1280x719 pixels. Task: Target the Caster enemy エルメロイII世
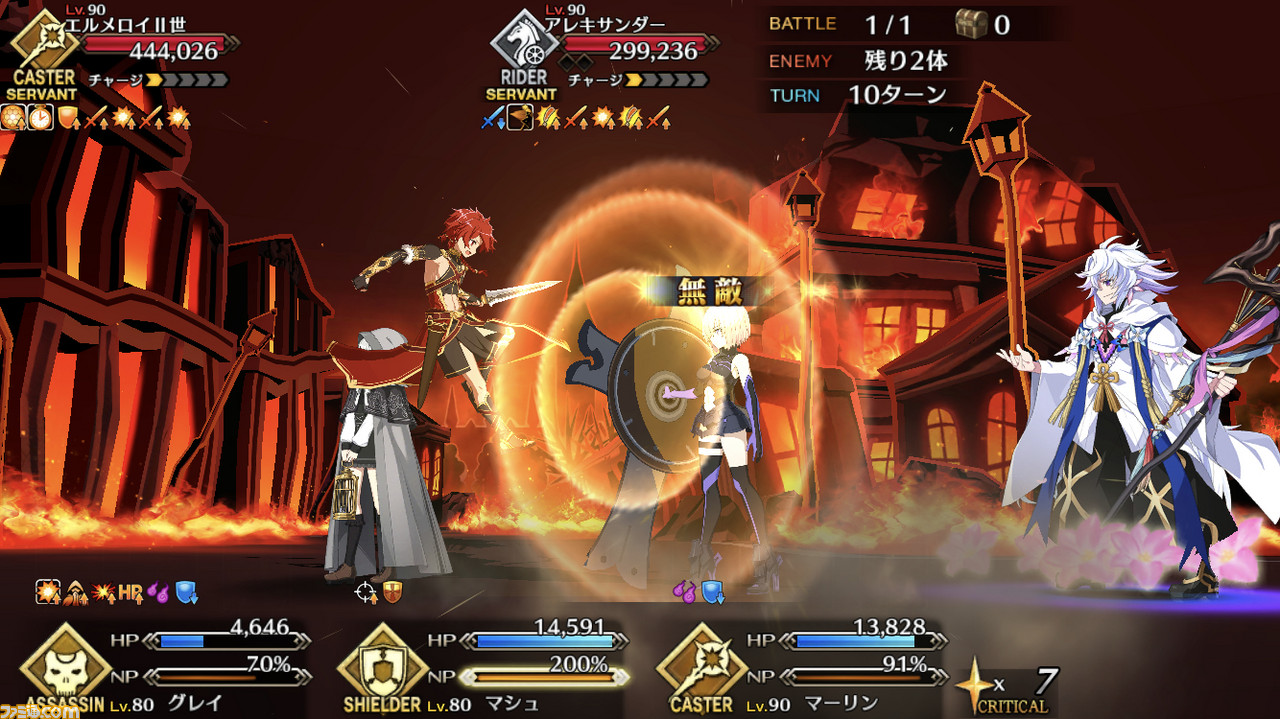pyautogui.click(x=120, y=48)
